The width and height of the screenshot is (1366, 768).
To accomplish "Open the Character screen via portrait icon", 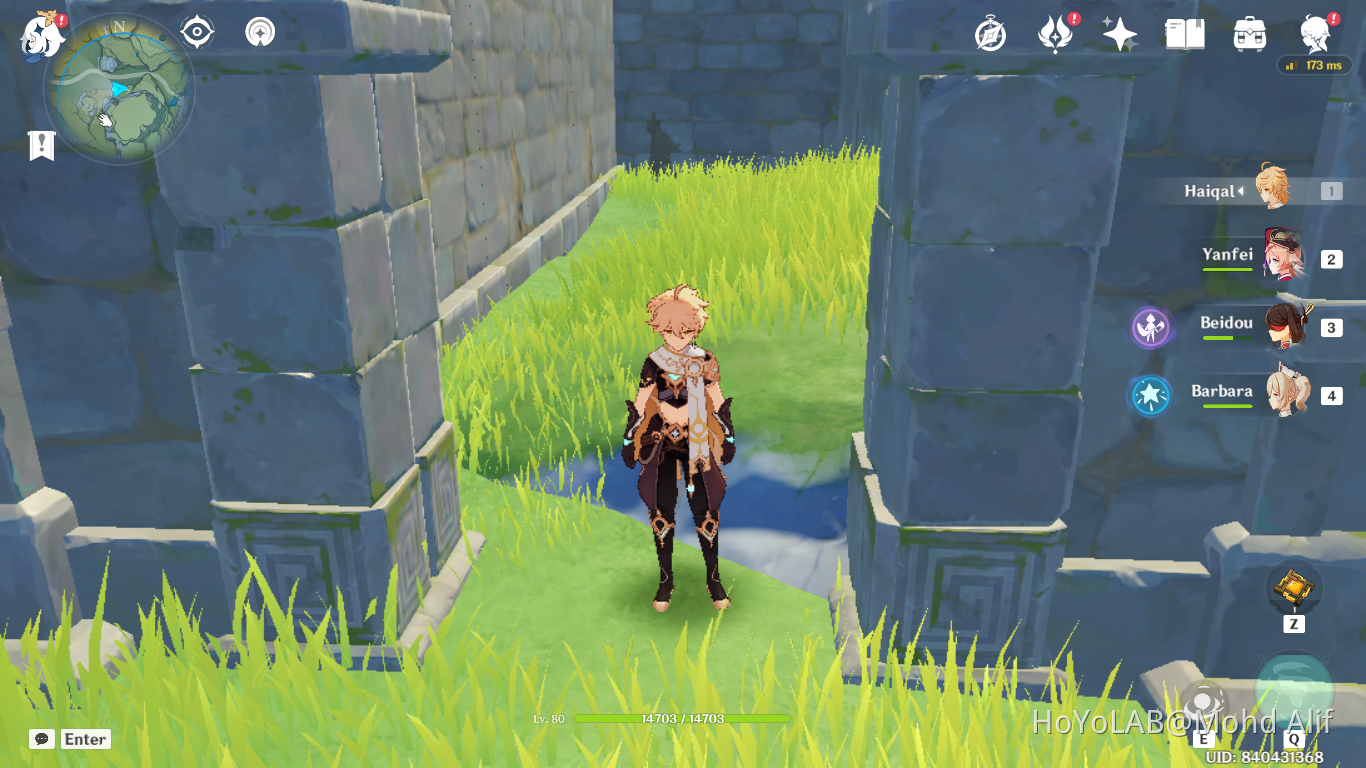I will tap(1313, 33).
